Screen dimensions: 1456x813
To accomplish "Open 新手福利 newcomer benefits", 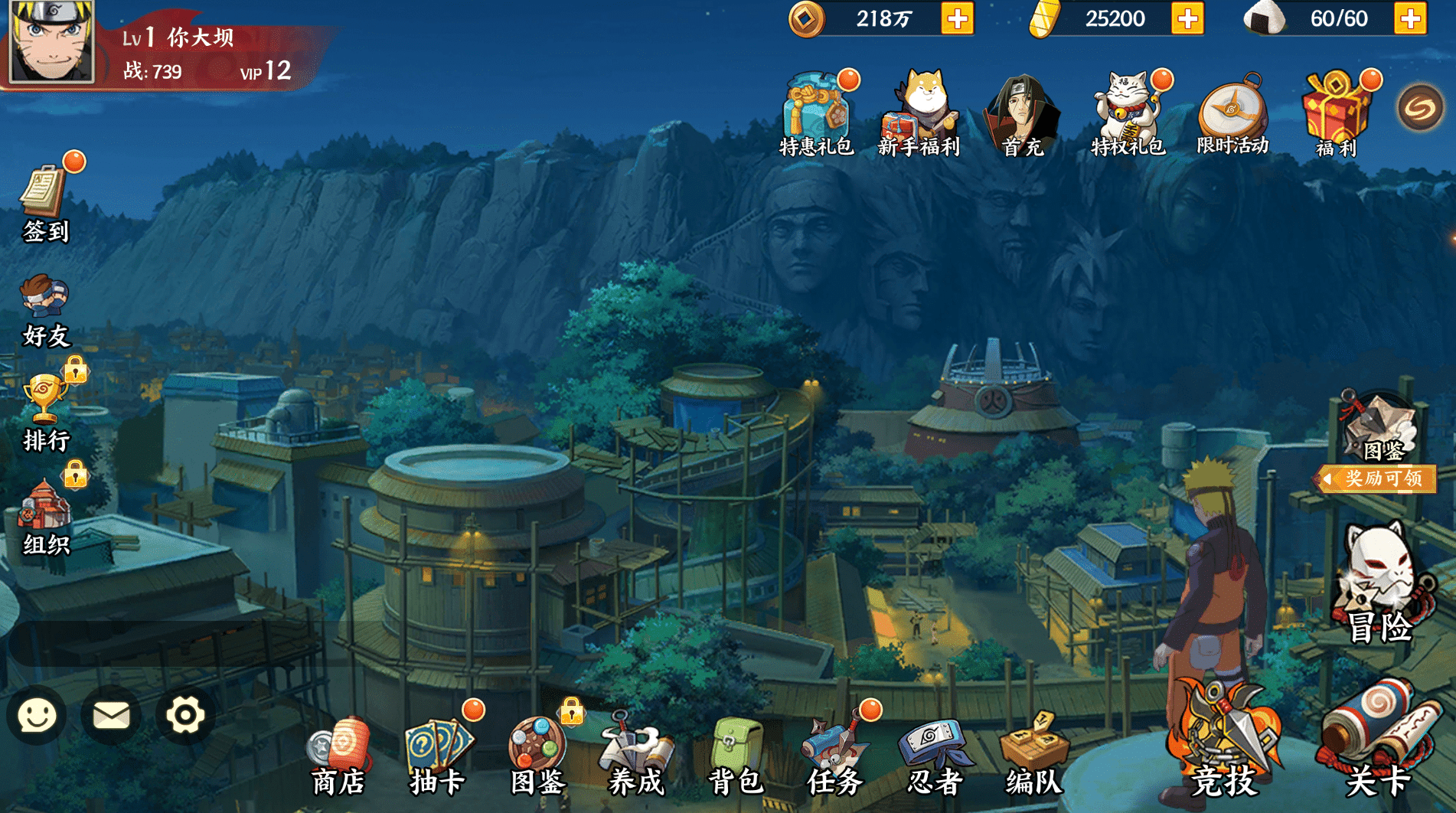I will pyautogui.click(x=919, y=115).
